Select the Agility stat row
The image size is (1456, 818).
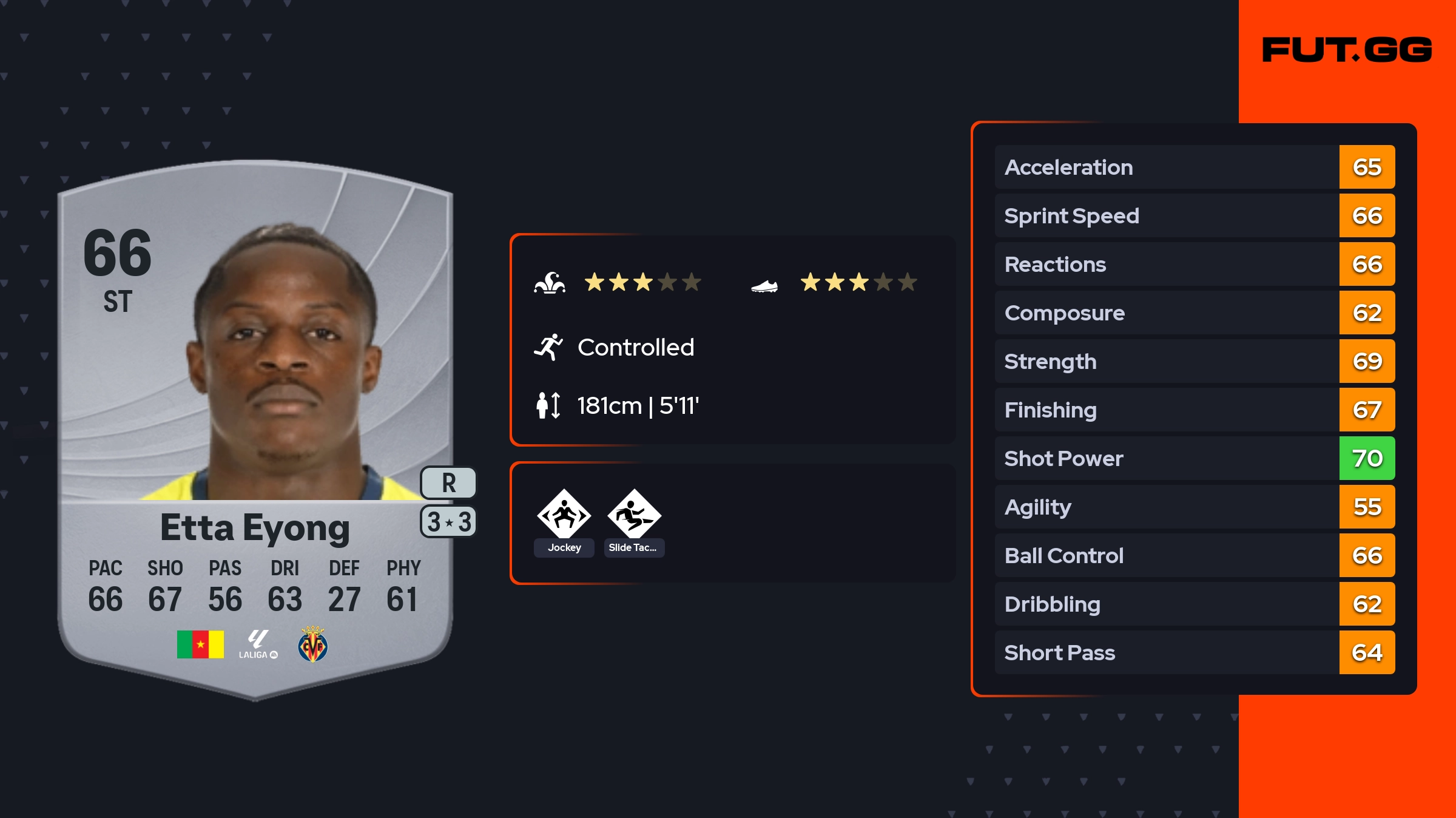coord(1194,507)
